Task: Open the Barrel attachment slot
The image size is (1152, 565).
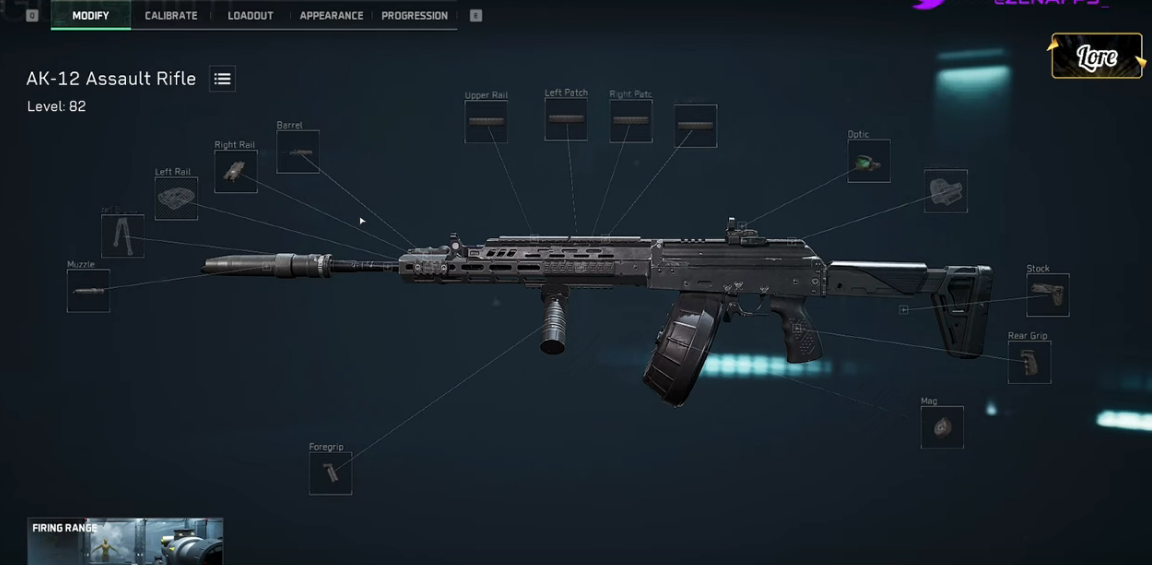Action: point(298,152)
